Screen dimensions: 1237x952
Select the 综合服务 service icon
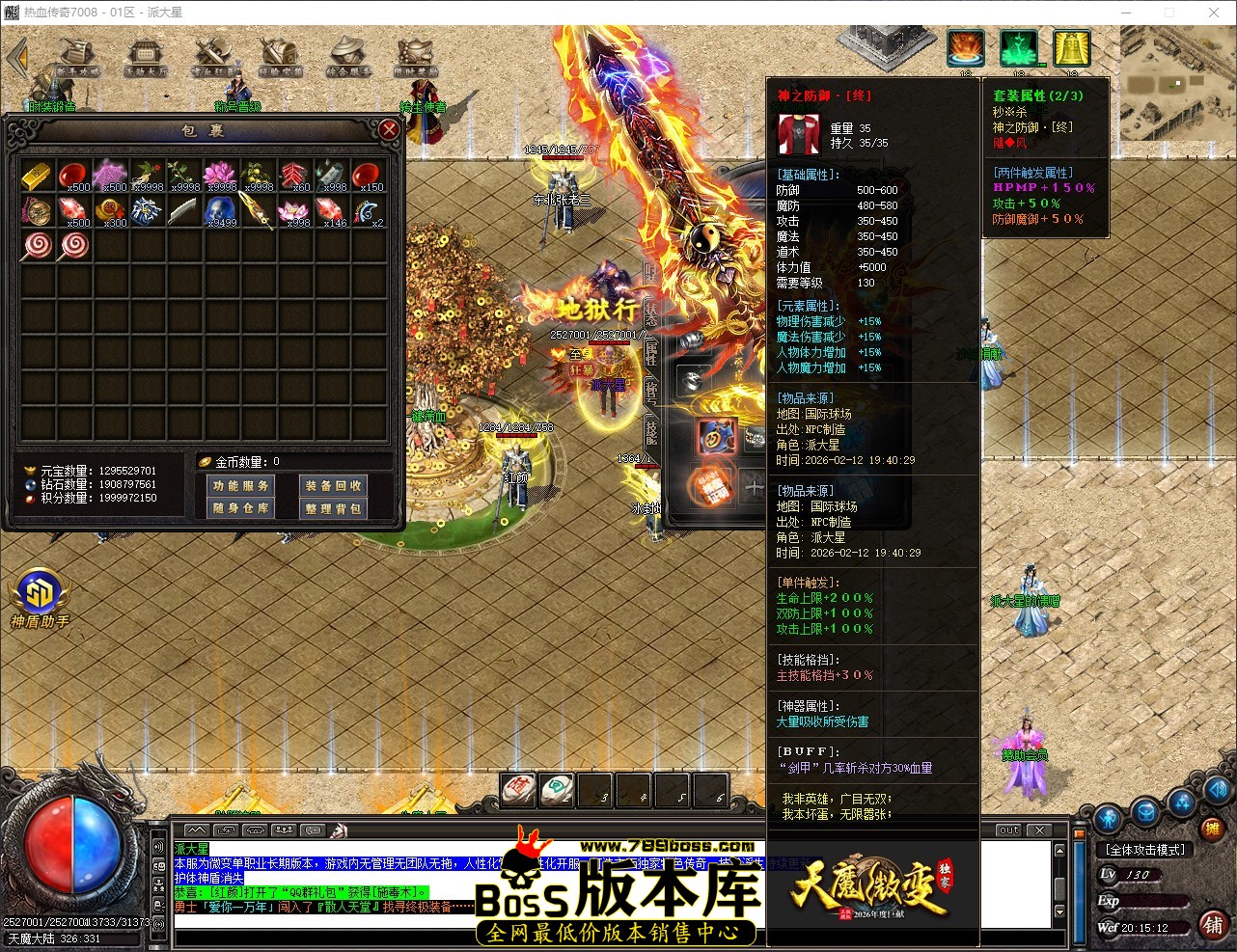[348, 52]
